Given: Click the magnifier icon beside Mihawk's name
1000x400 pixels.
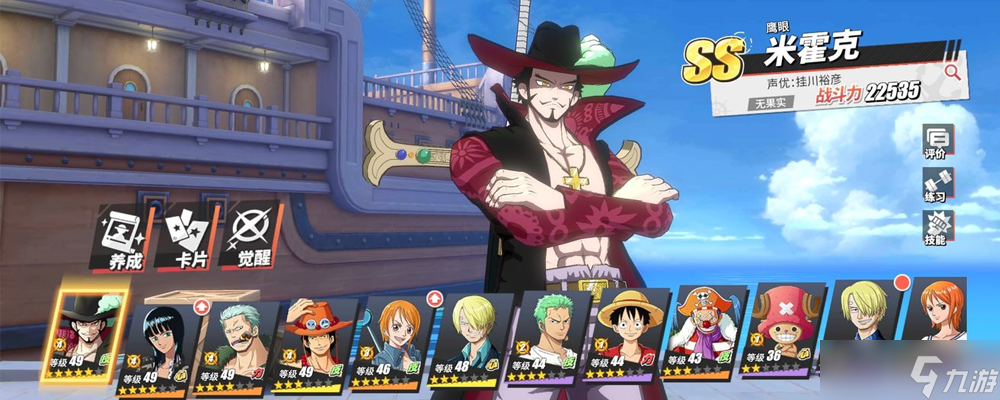Looking at the screenshot, I should [951, 72].
